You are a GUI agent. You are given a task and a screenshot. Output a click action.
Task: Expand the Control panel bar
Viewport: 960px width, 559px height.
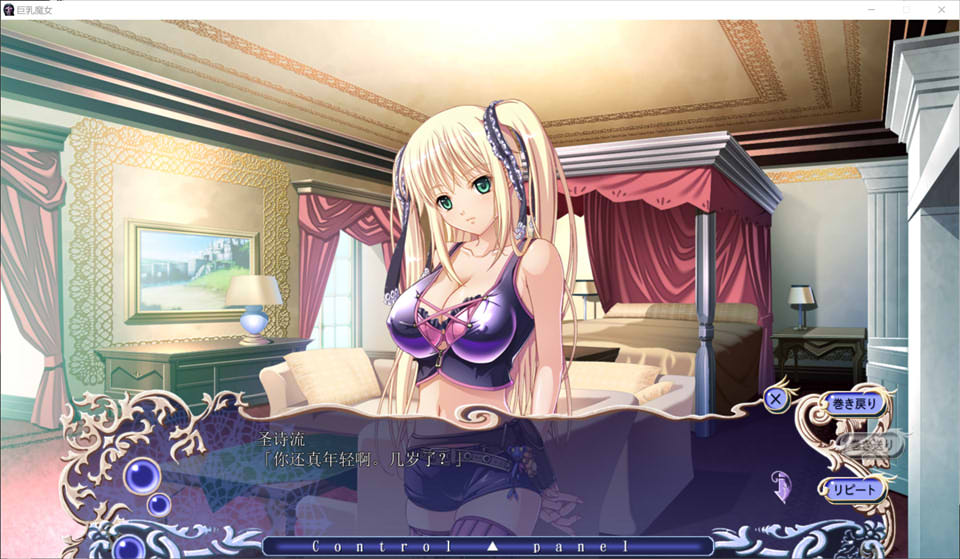(x=488, y=546)
